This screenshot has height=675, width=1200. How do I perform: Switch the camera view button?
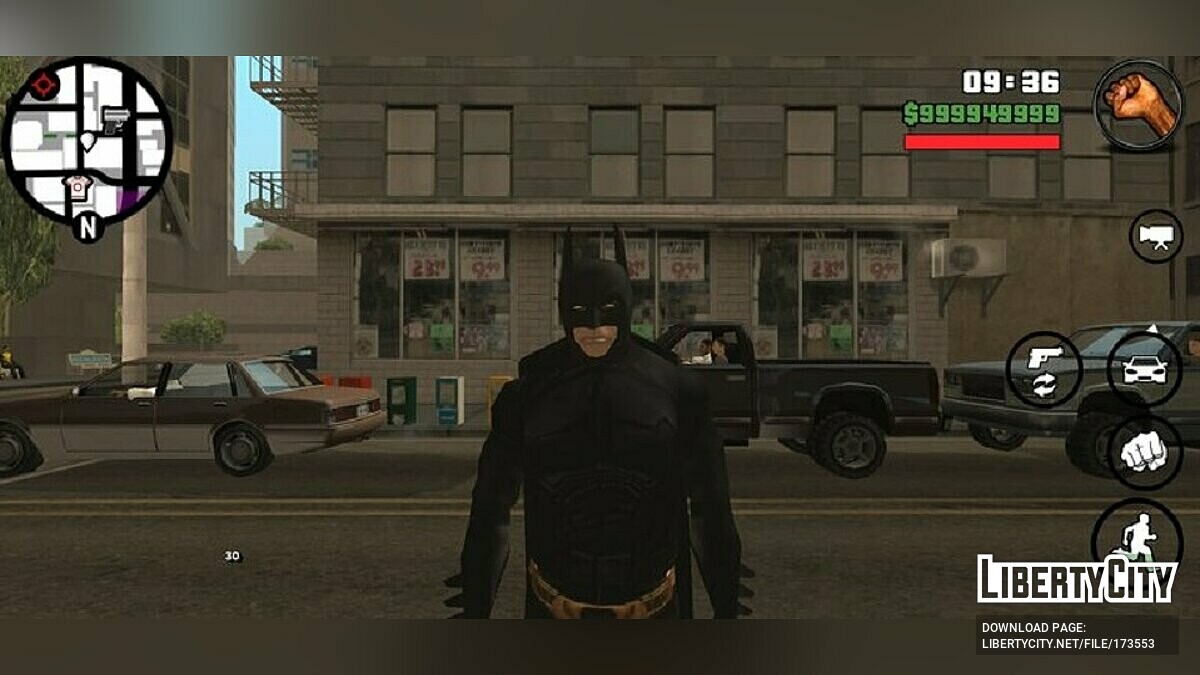coord(1156,237)
